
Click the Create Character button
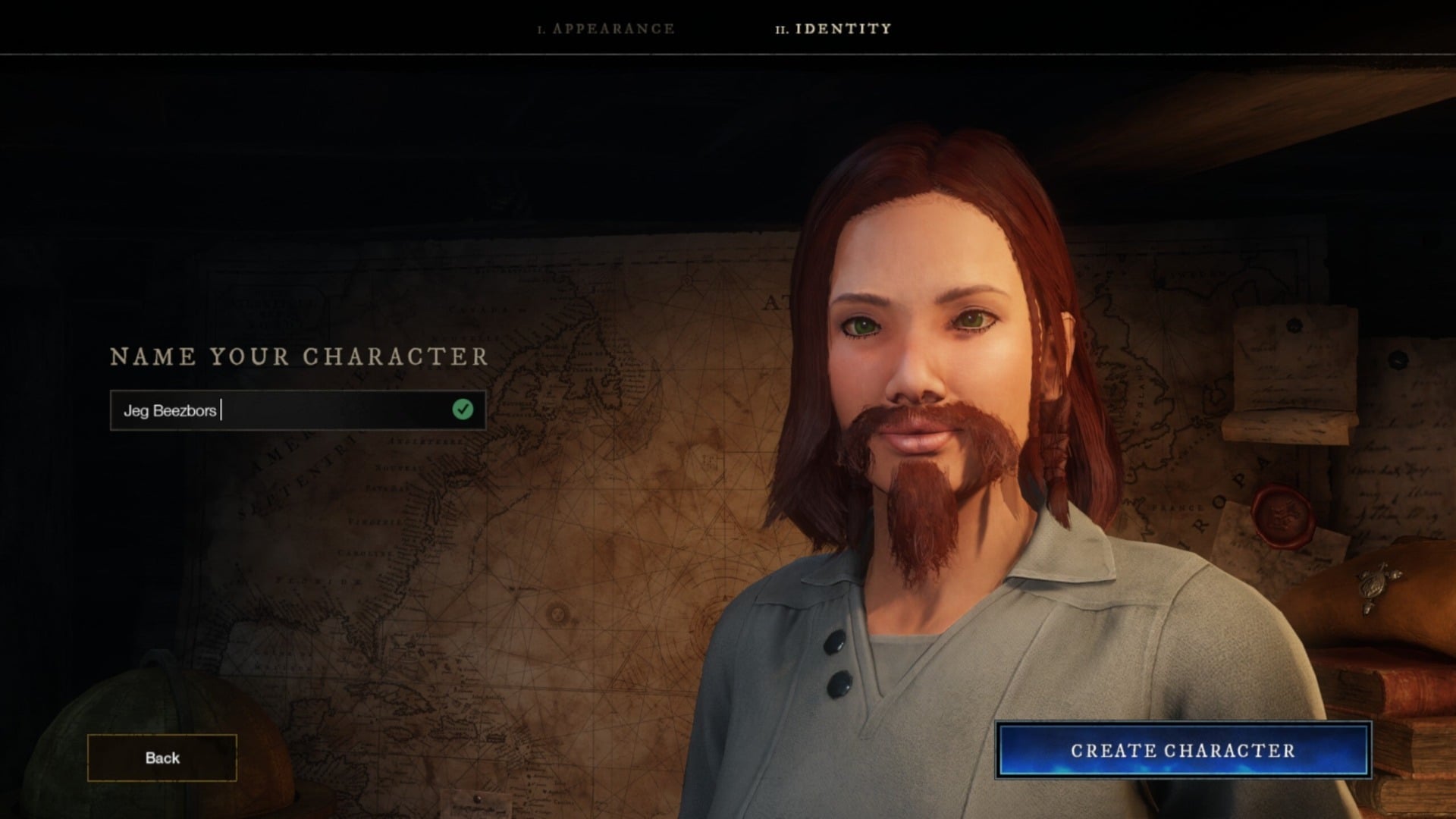pyautogui.click(x=1183, y=751)
